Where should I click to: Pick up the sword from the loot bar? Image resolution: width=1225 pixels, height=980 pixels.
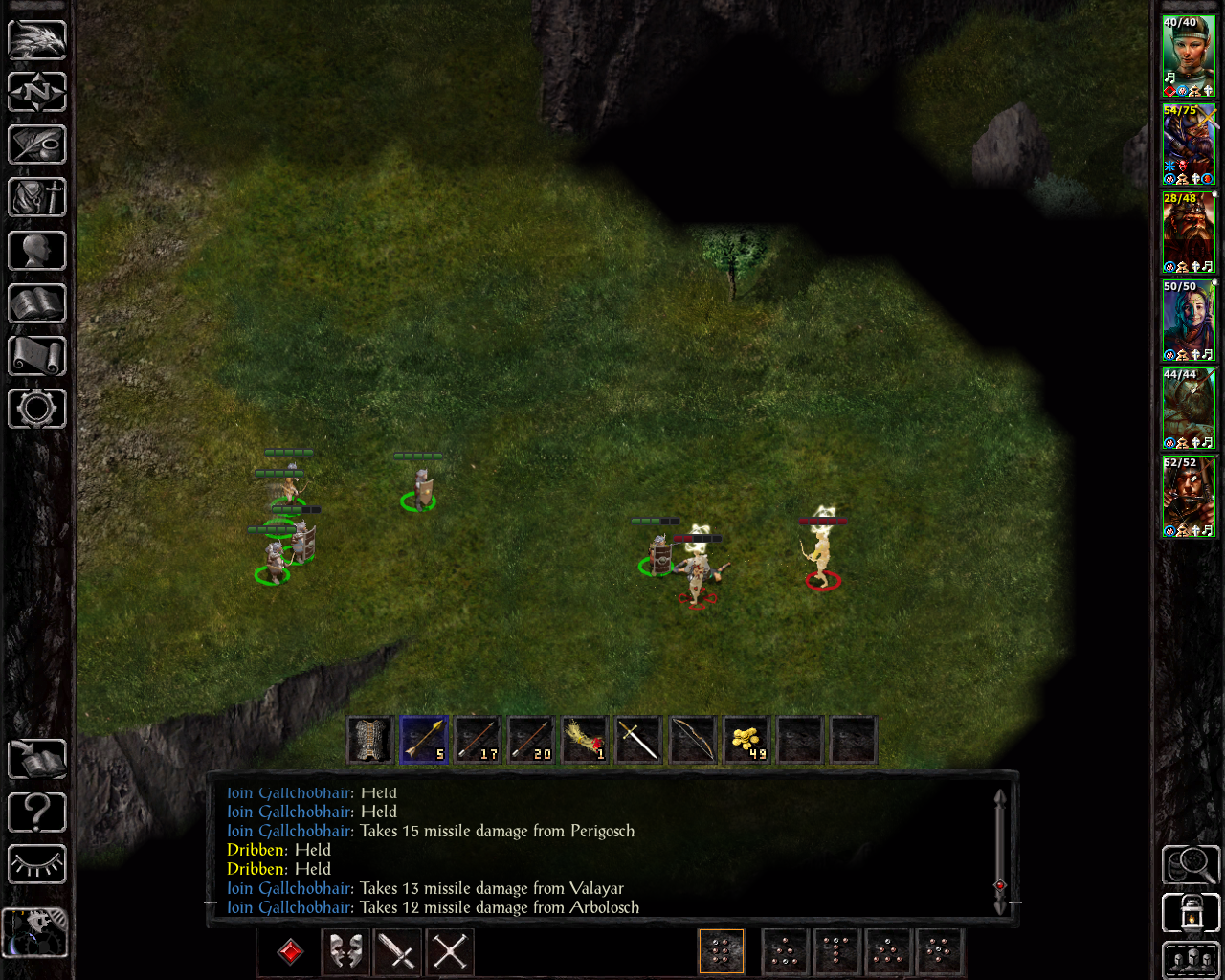pos(638,740)
